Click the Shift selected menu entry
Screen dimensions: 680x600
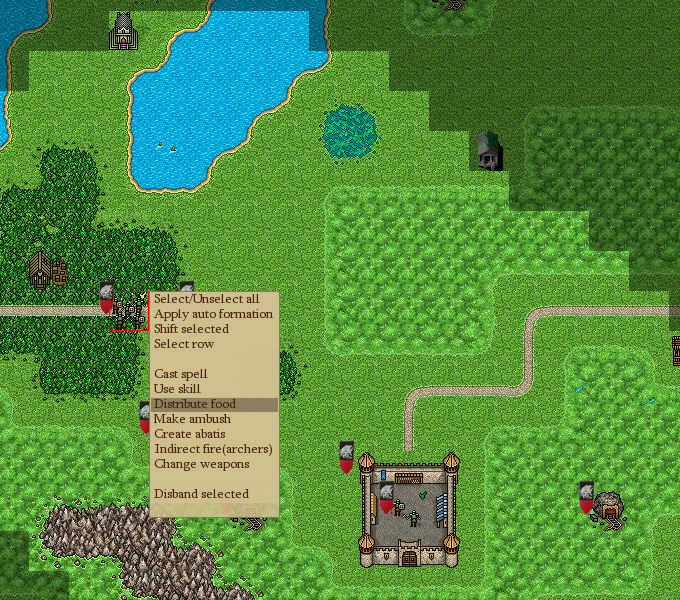pos(191,329)
